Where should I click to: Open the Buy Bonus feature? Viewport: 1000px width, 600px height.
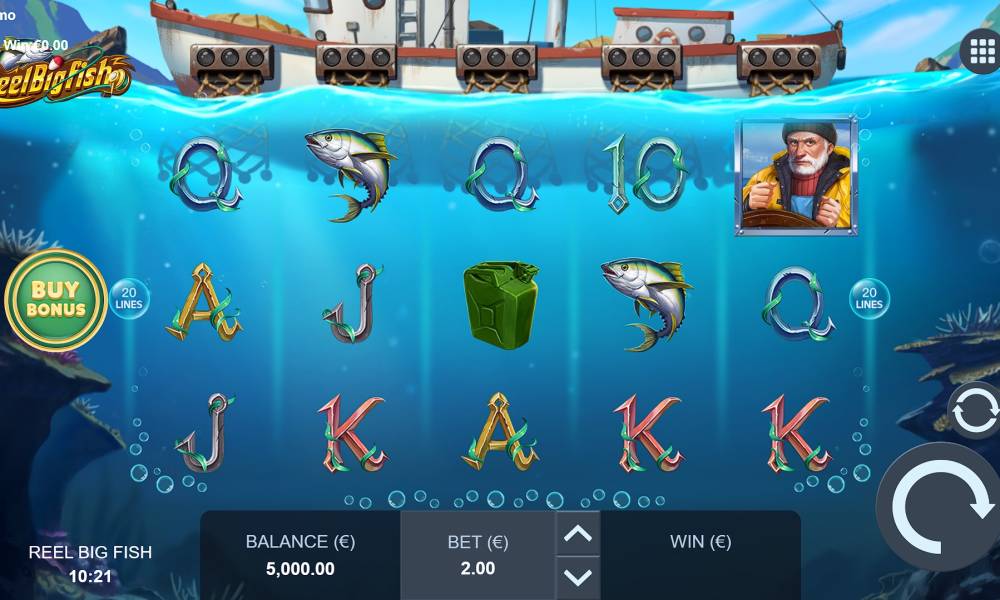[x=56, y=298]
